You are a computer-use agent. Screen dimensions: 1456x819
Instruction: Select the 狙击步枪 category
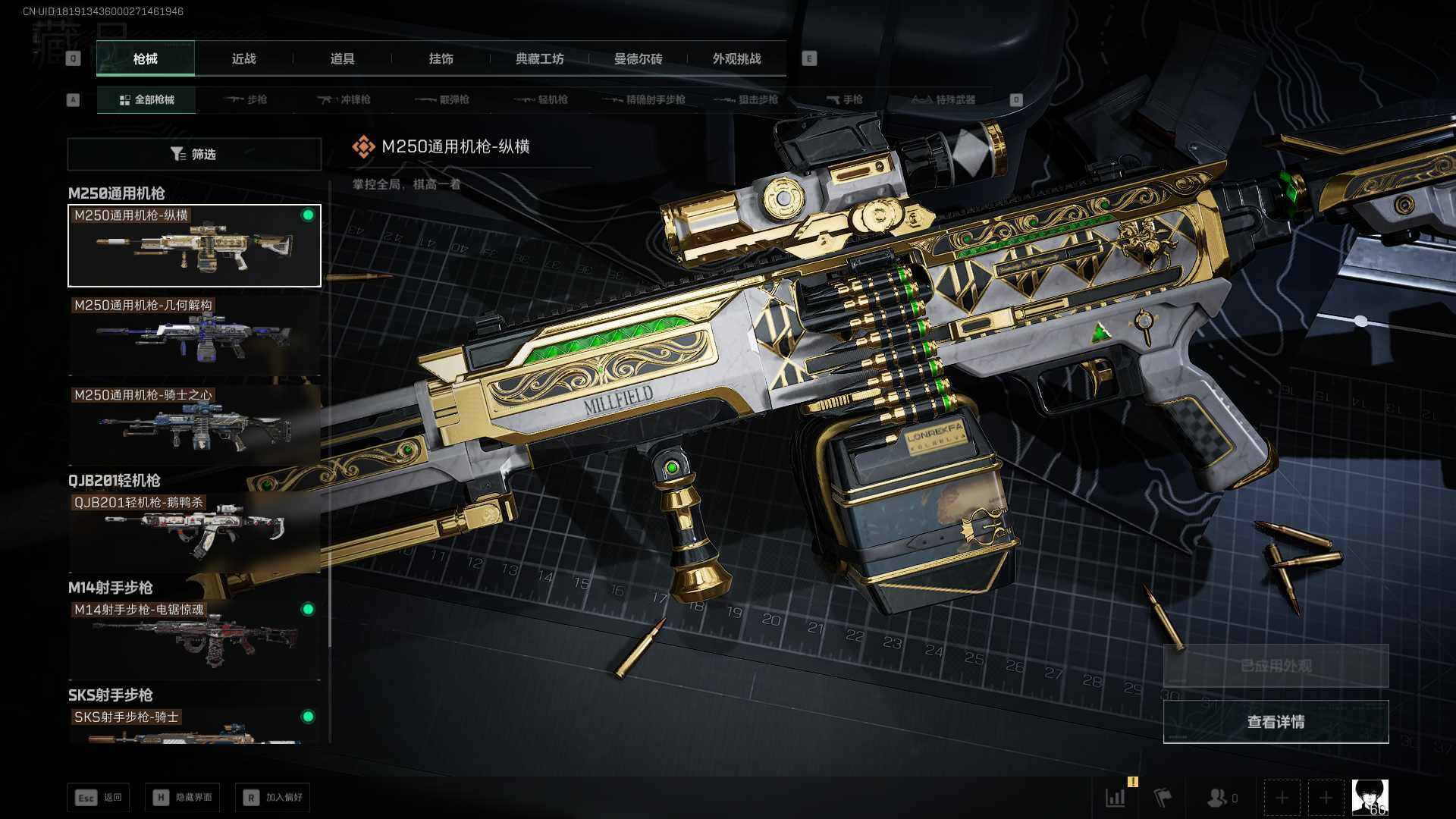coord(748,99)
